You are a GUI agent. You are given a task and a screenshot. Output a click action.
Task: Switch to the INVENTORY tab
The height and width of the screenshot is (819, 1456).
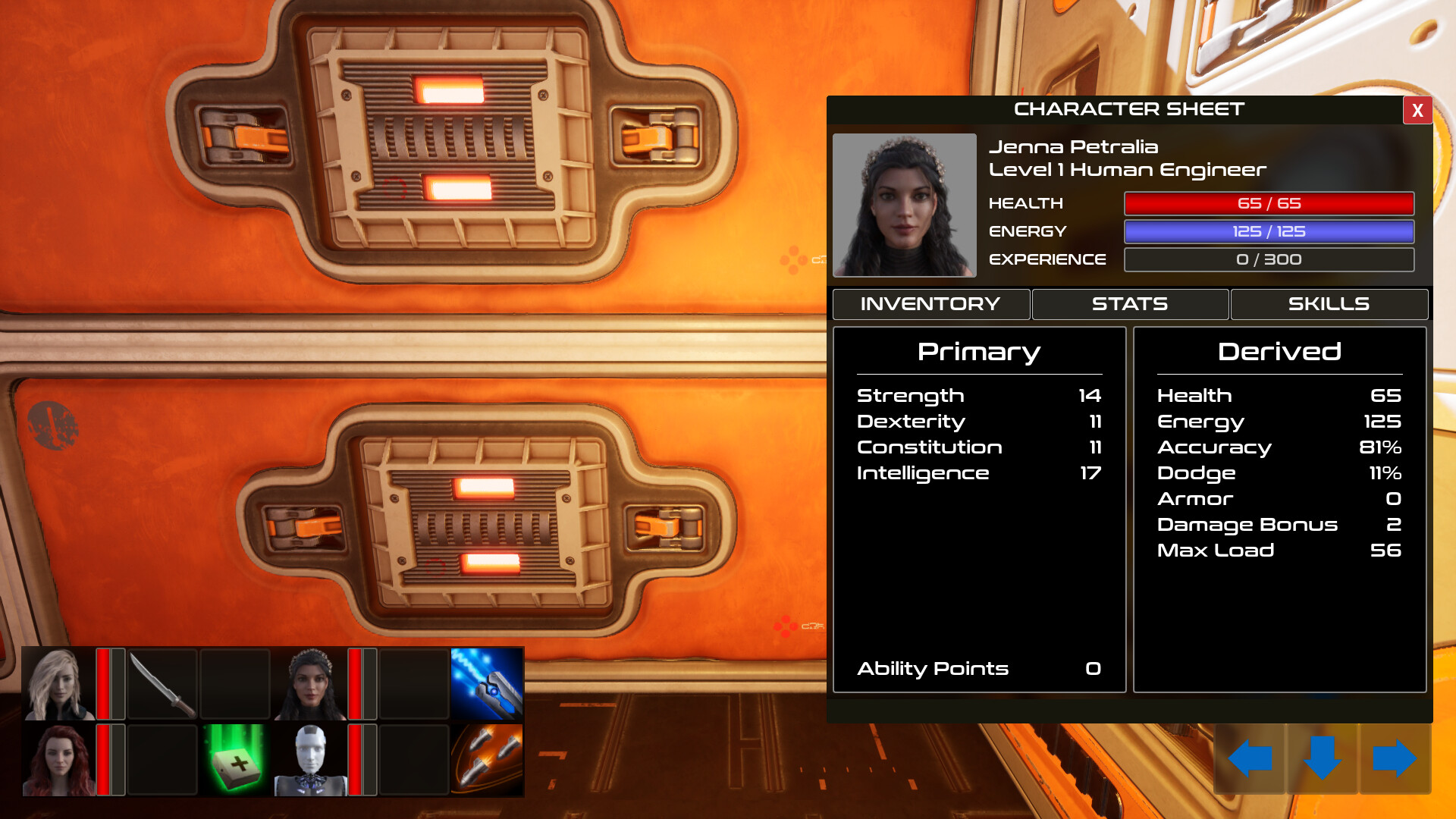coord(930,304)
